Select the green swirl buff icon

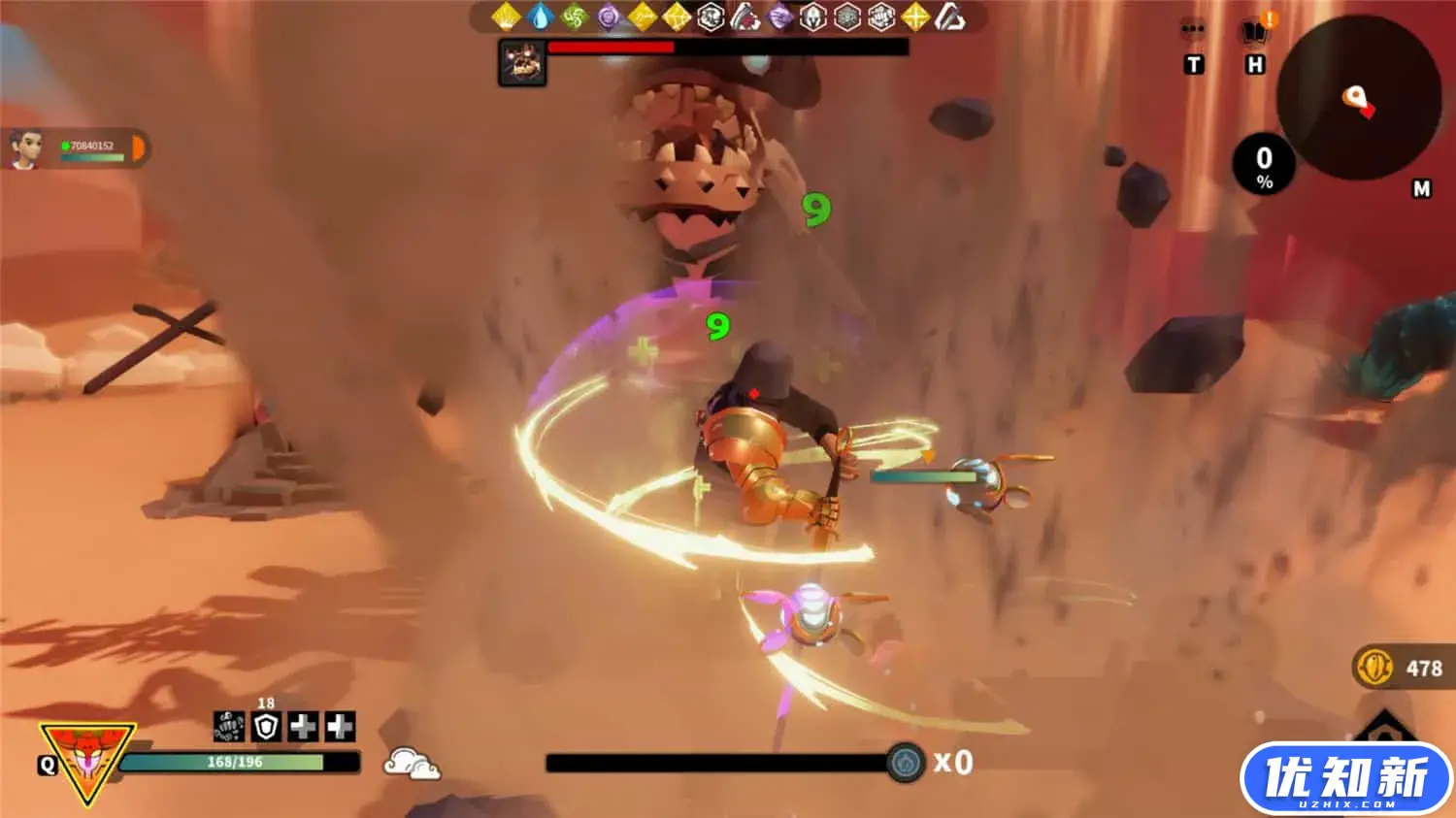tap(575, 16)
